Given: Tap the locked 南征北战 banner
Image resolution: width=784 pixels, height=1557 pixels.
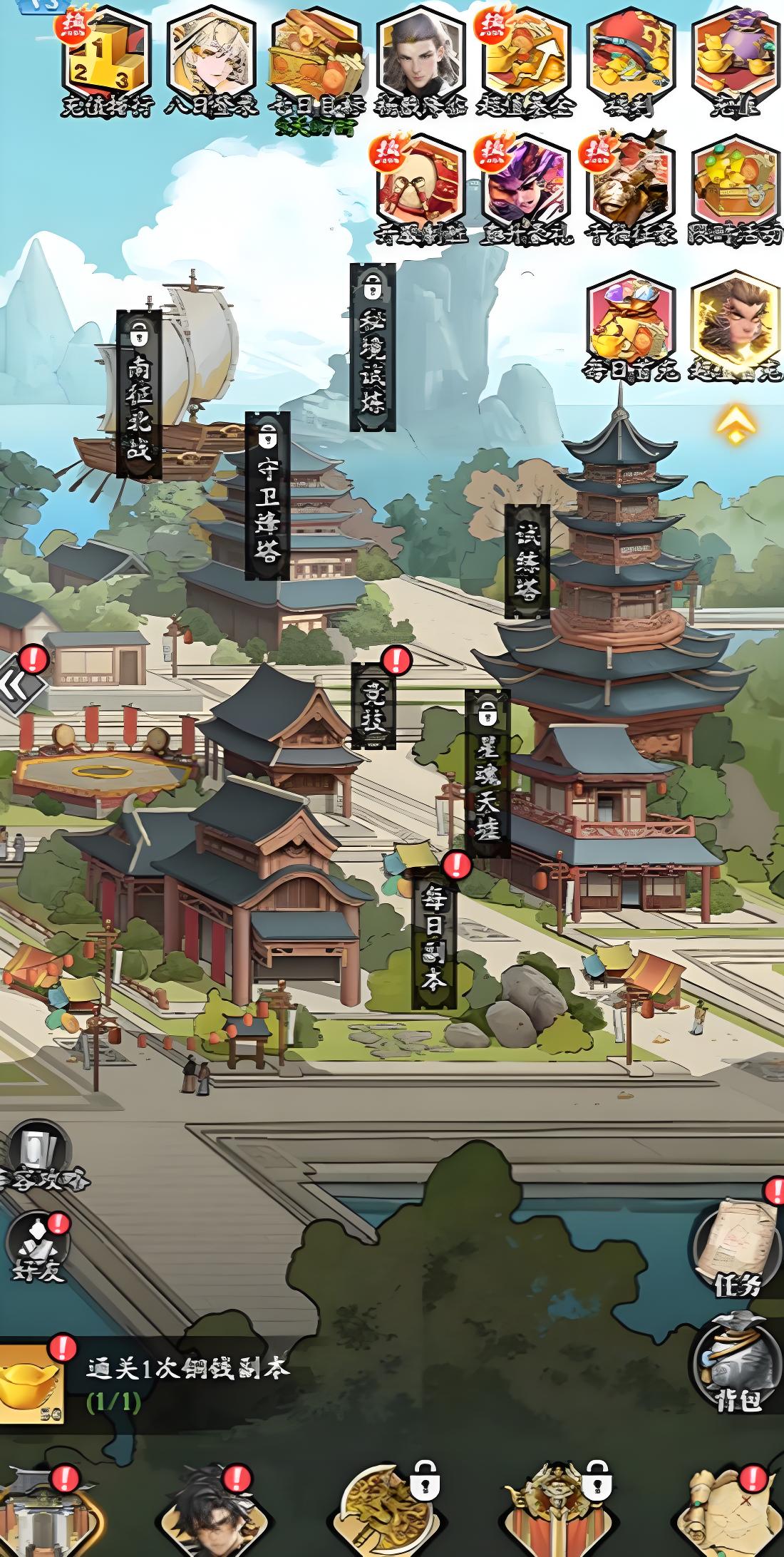Looking at the screenshot, I should point(139,394).
